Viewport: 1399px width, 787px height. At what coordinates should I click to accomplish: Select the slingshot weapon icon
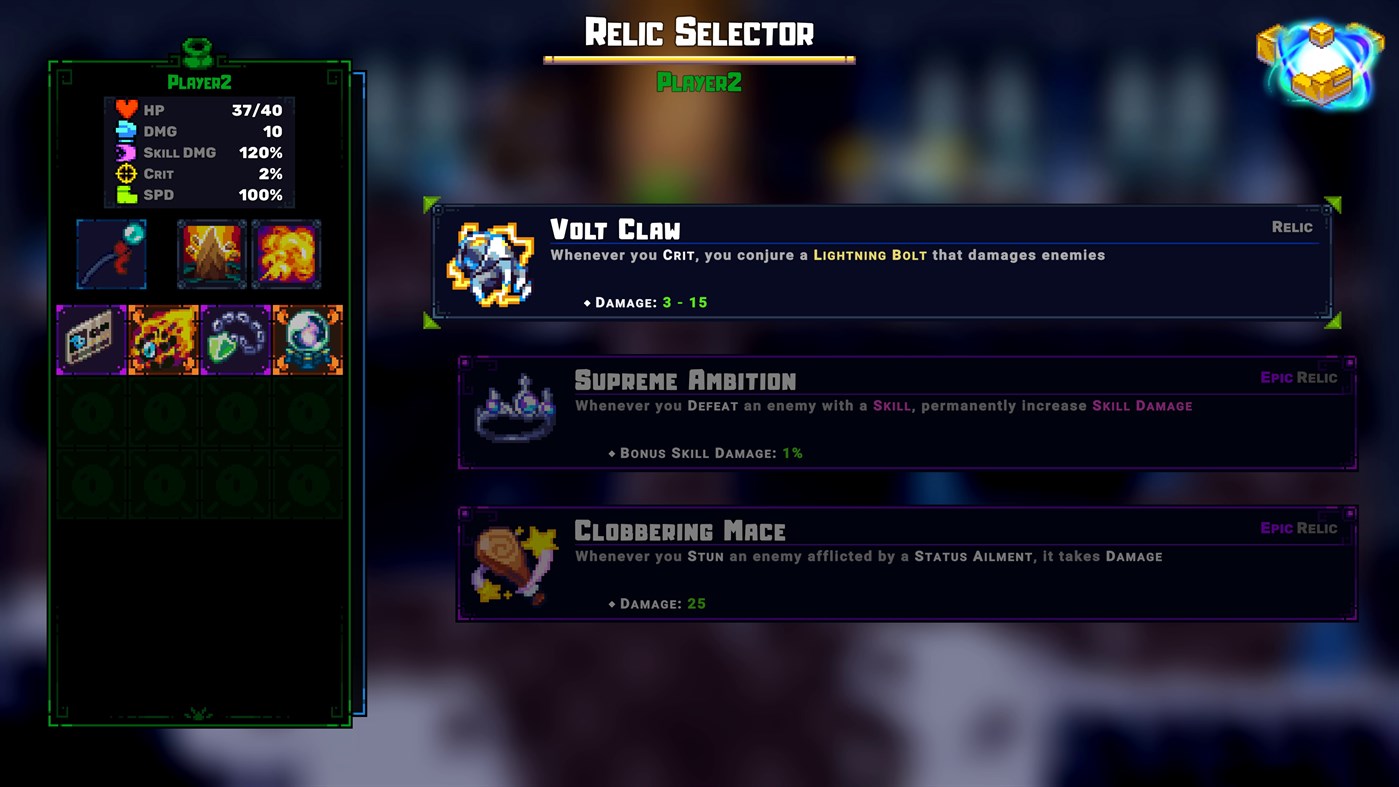click(111, 254)
